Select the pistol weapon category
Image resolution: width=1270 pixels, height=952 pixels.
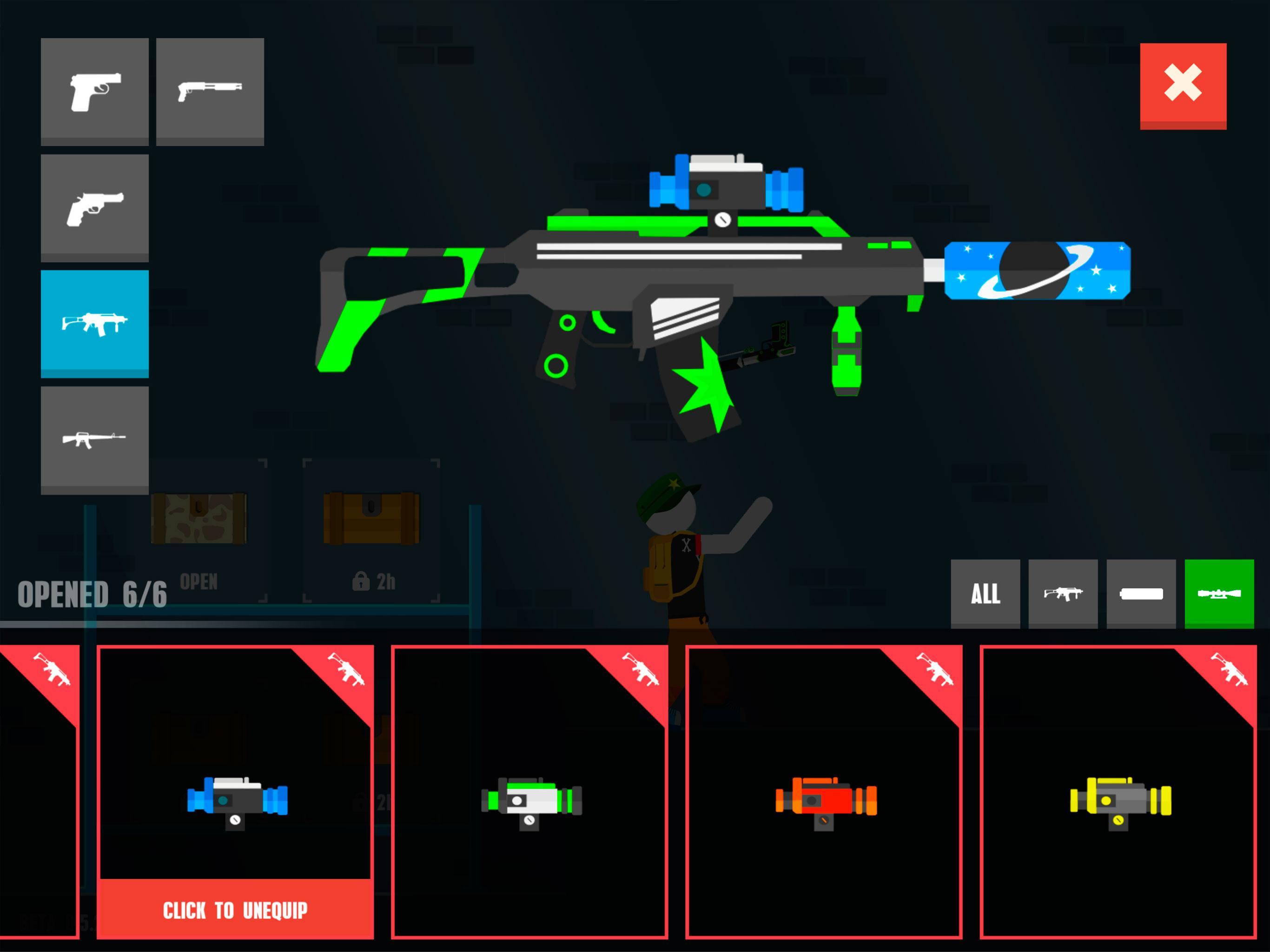pyautogui.click(x=95, y=89)
